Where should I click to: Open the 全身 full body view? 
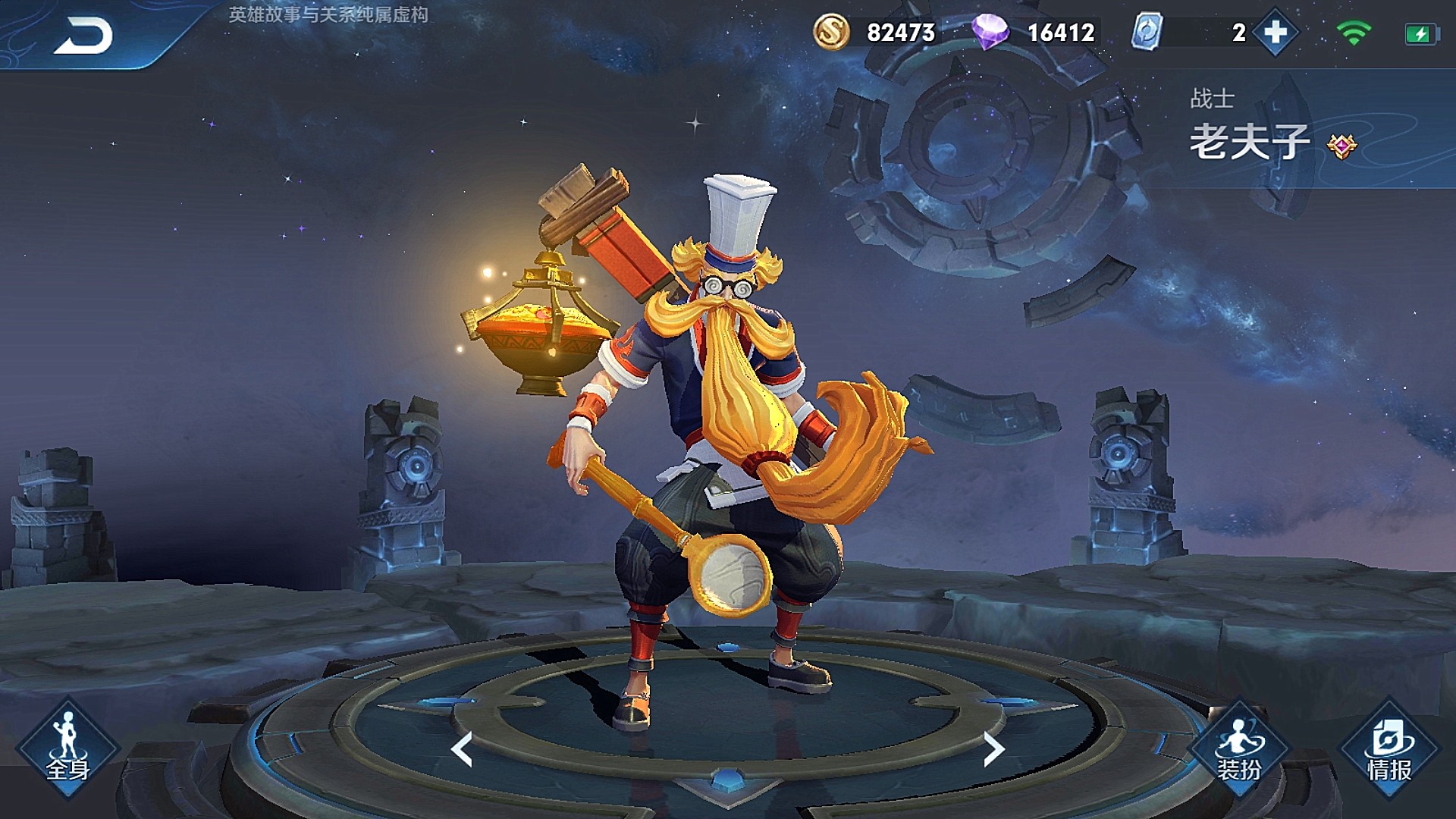coord(67,748)
